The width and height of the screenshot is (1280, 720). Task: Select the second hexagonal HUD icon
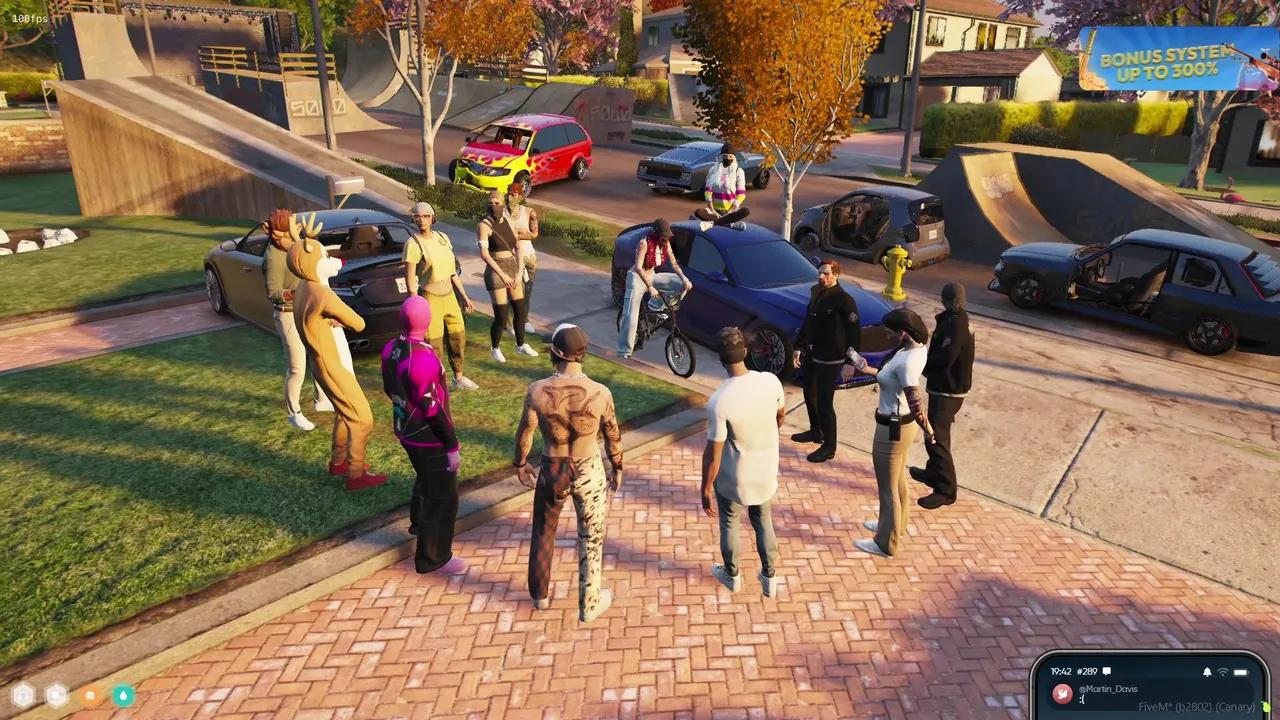[57, 694]
